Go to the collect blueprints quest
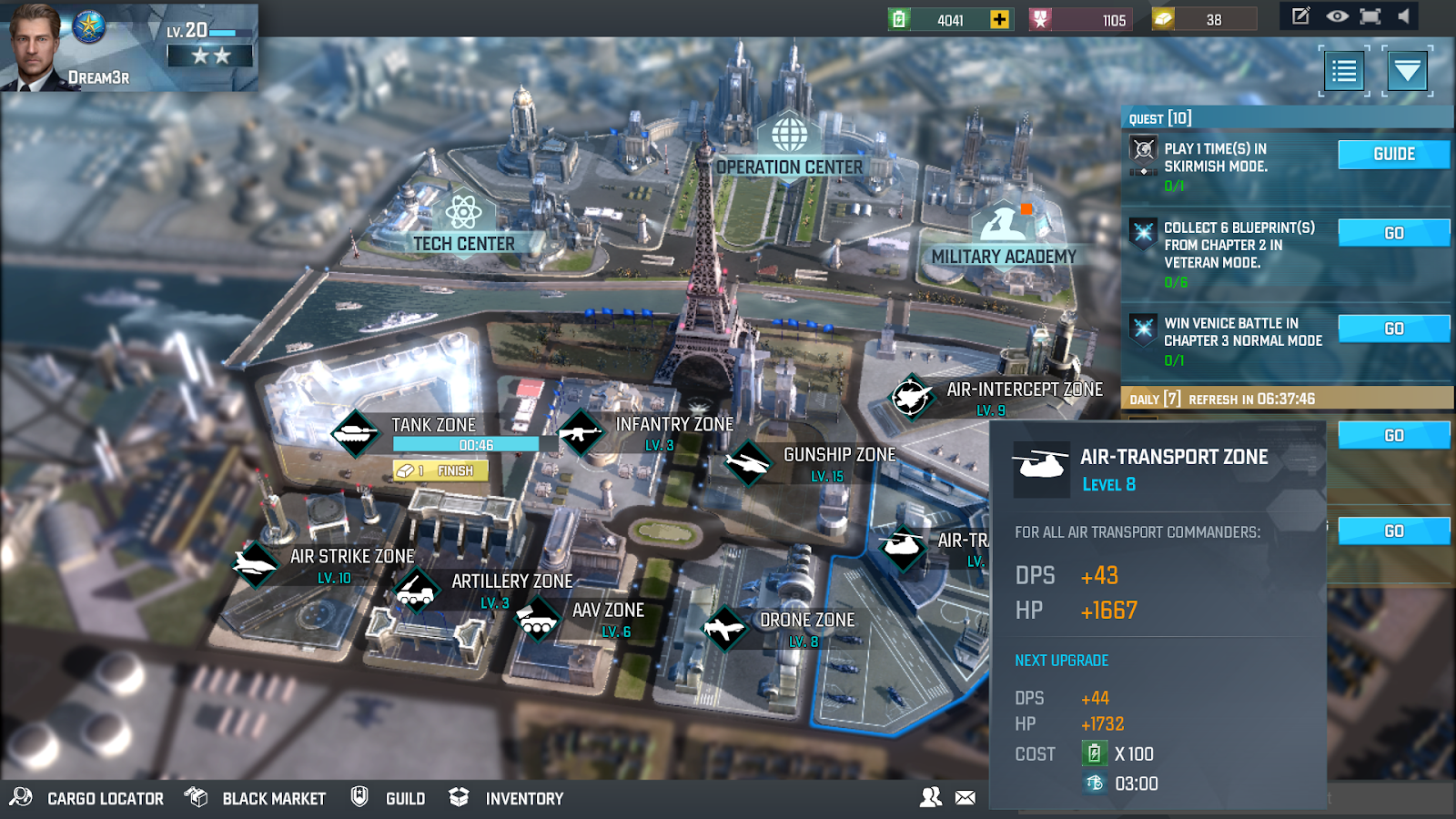 tap(1393, 234)
